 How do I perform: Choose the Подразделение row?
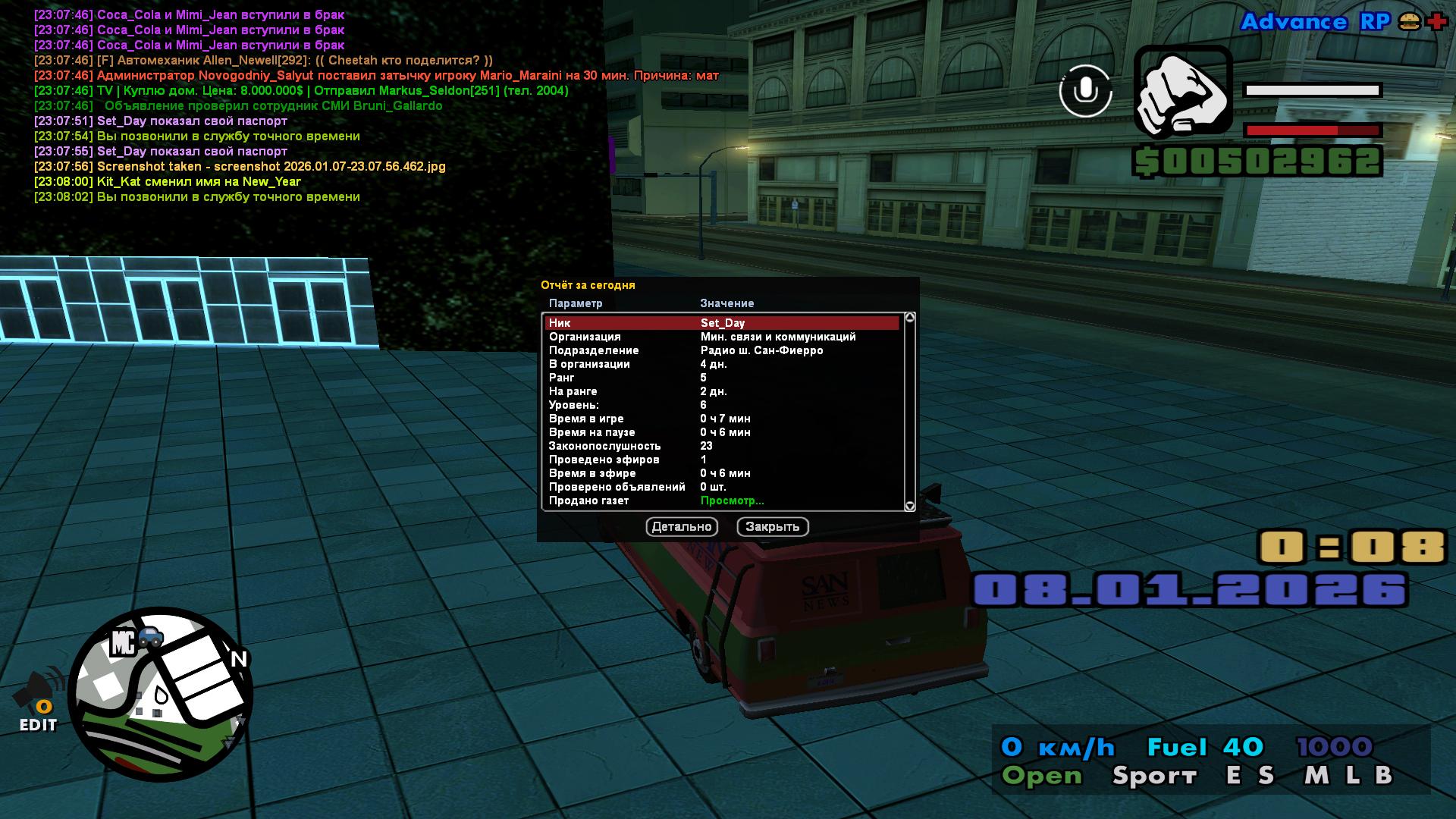[722, 350]
